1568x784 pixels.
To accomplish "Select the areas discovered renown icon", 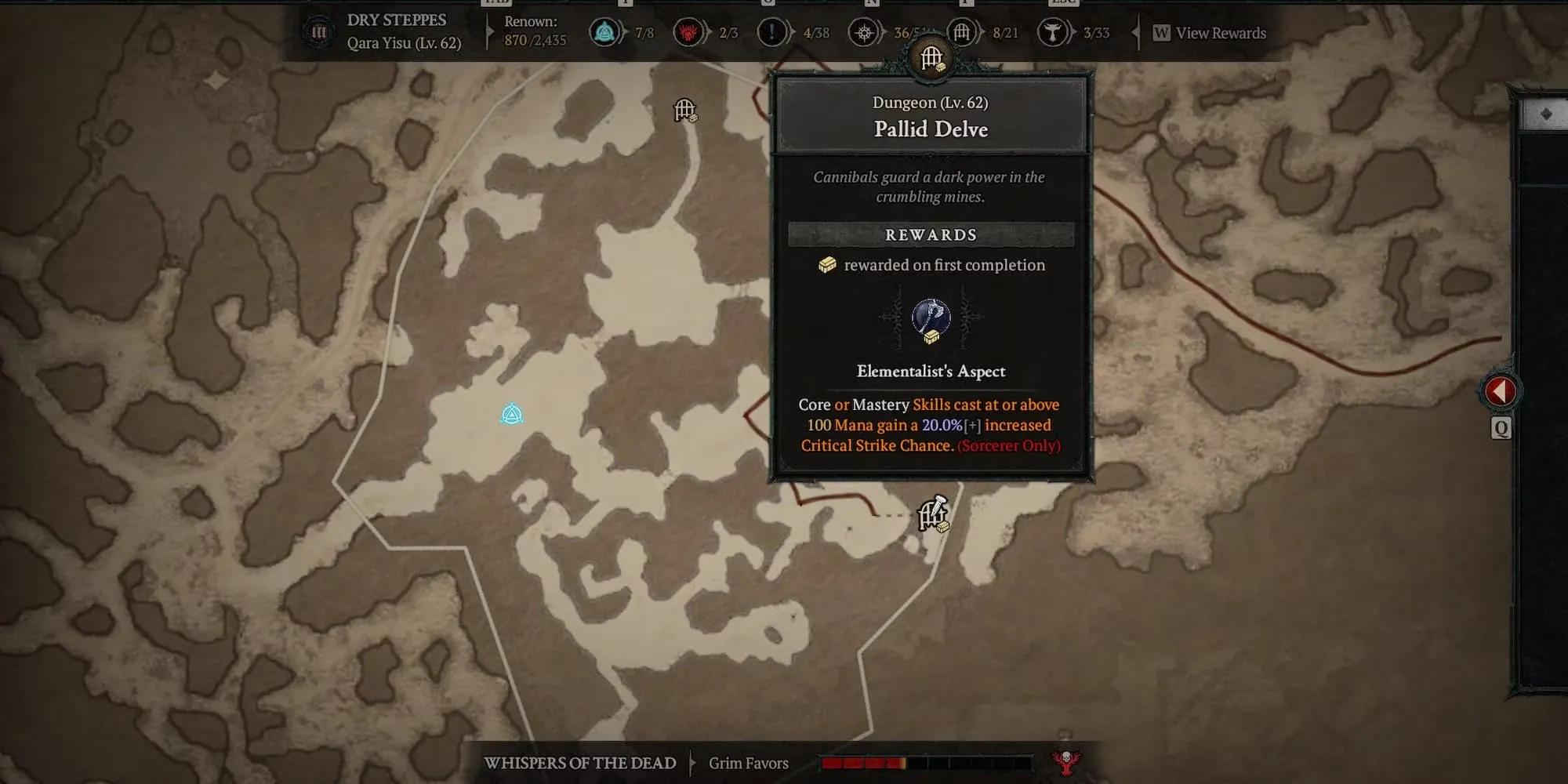I will click(x=864, y=33).
